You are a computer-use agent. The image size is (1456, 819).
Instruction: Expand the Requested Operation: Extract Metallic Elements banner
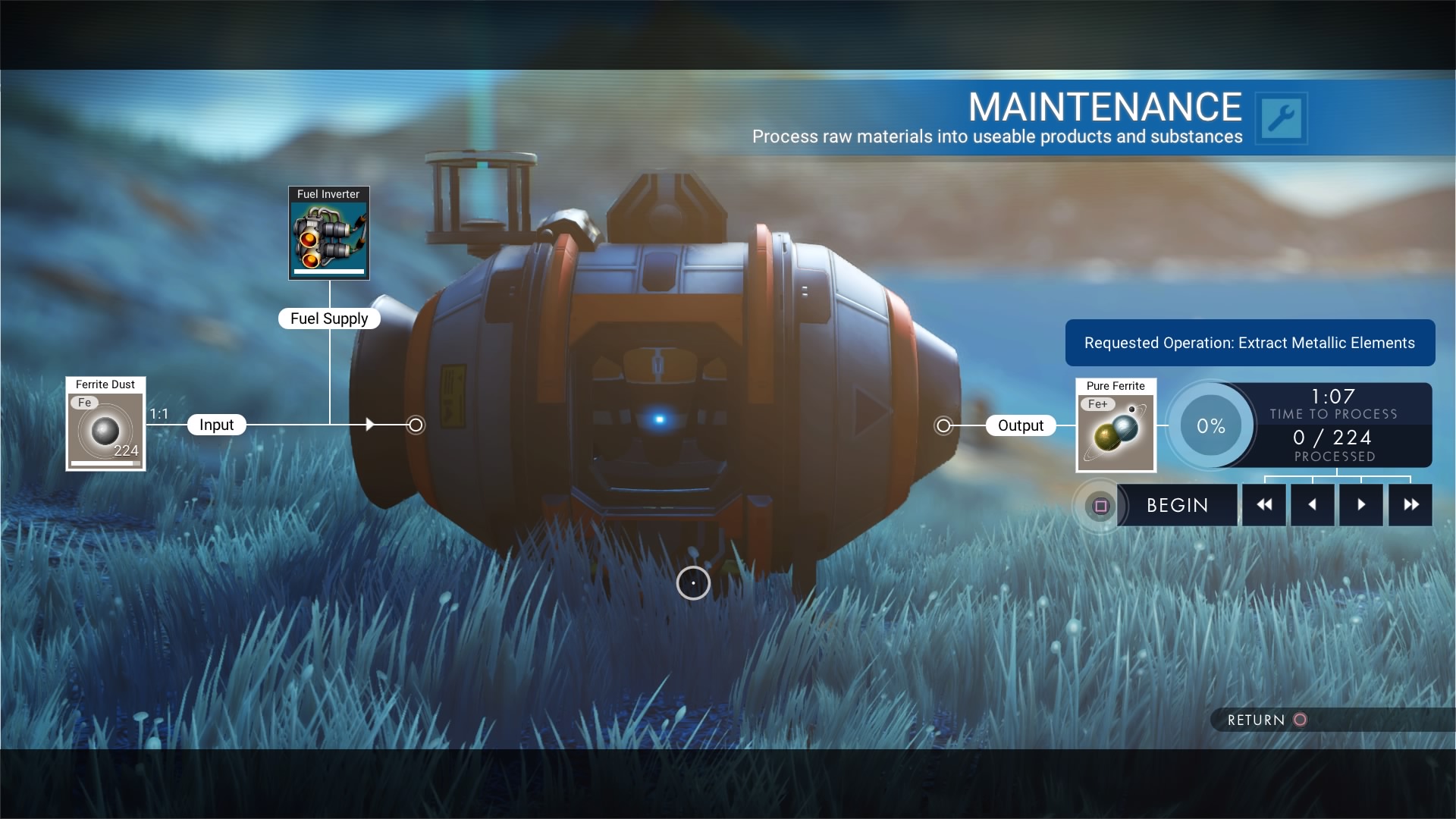pyautogui.click(x=1250, y=343)
